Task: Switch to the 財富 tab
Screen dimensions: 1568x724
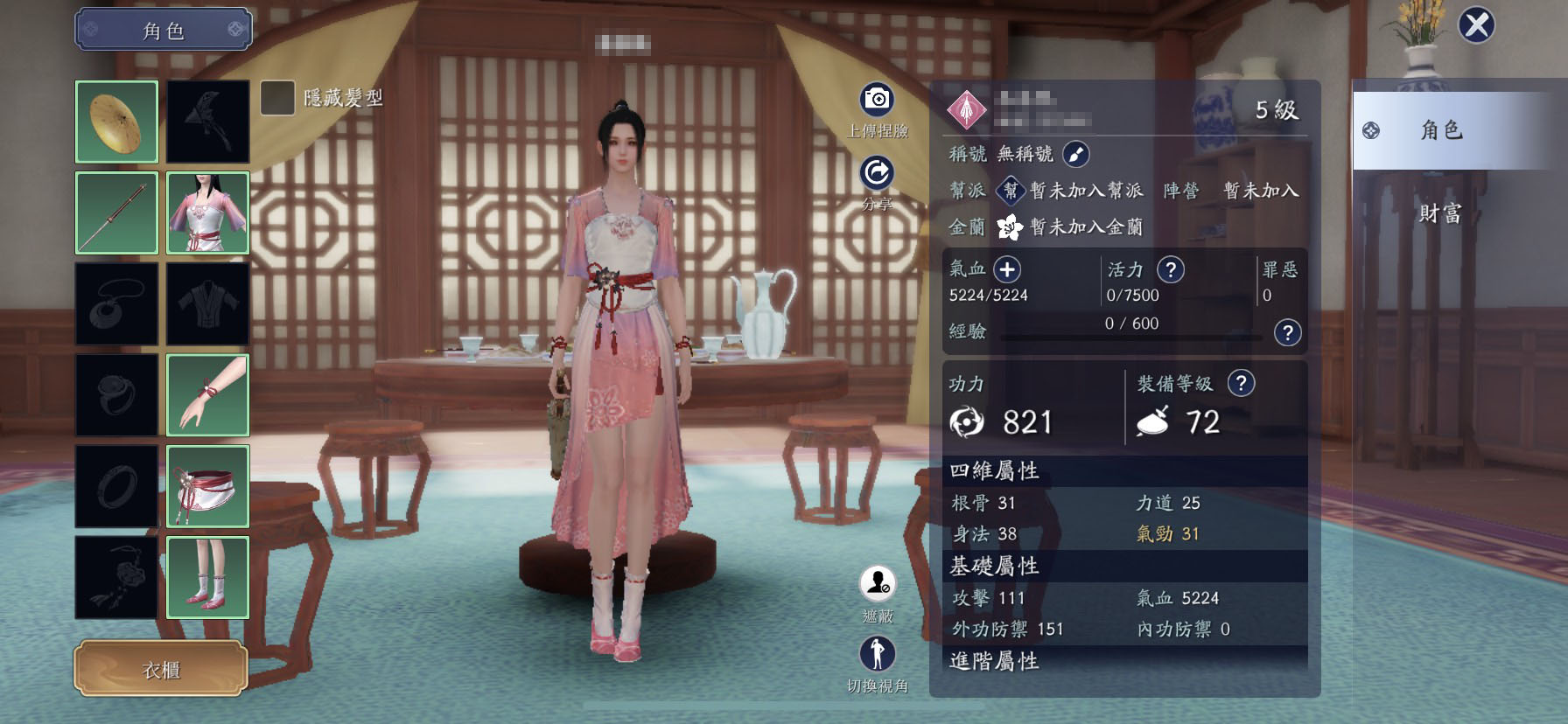Action: pyautogui.click(x=1439, y=213)
